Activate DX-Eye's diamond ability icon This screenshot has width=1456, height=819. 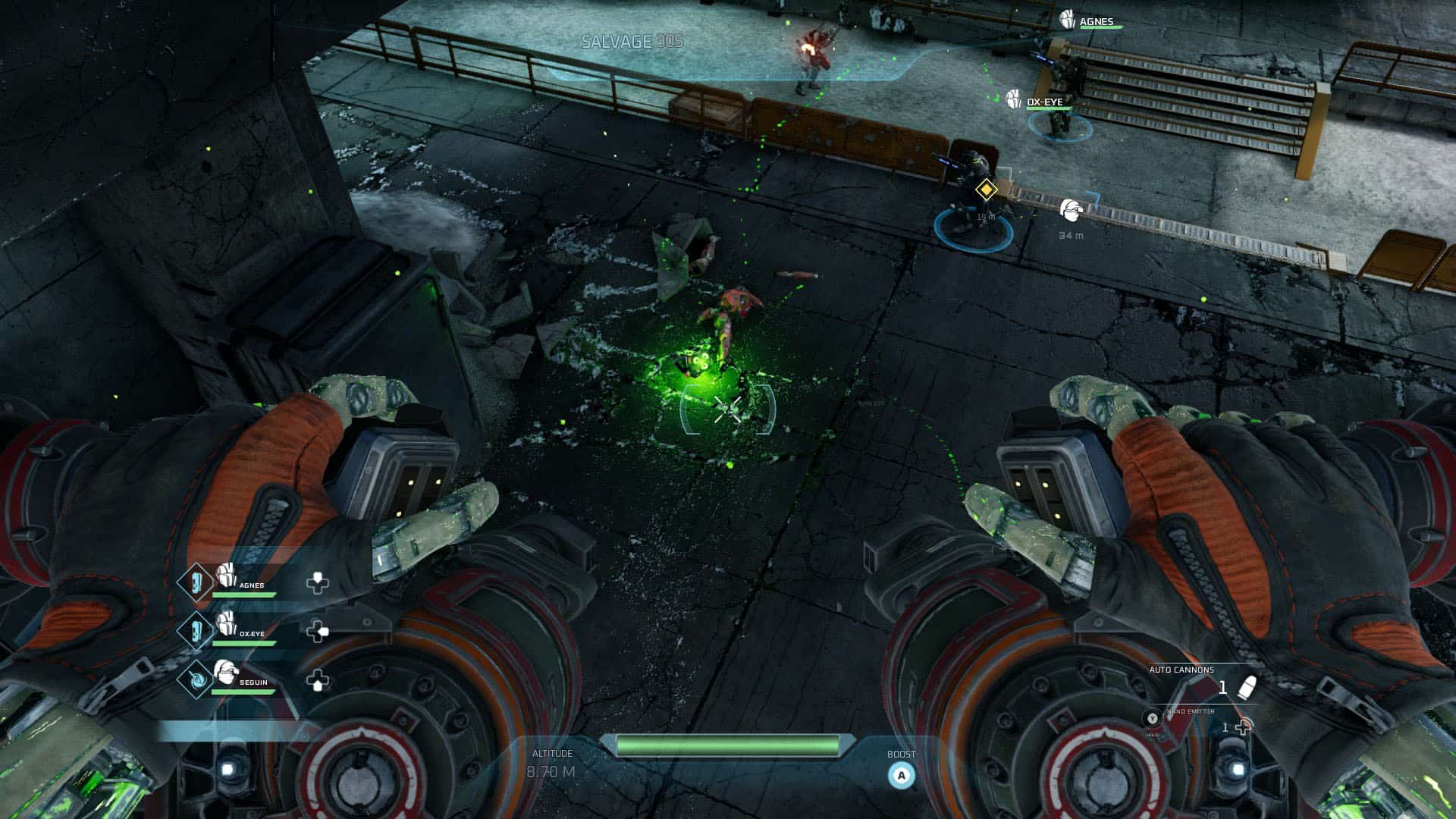click(195, 631)
